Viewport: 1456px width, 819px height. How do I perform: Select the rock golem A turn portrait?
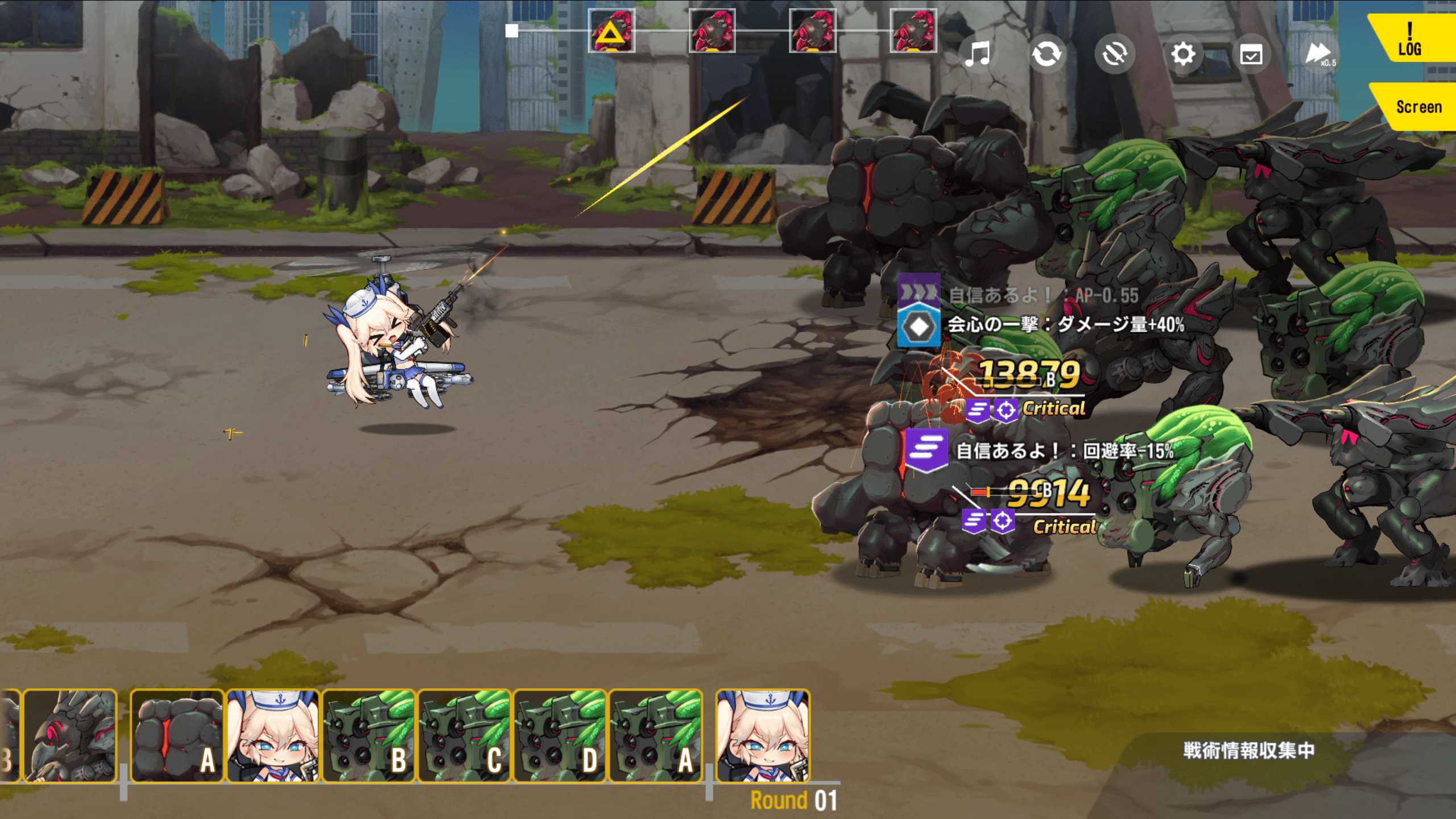click(177, 736)
